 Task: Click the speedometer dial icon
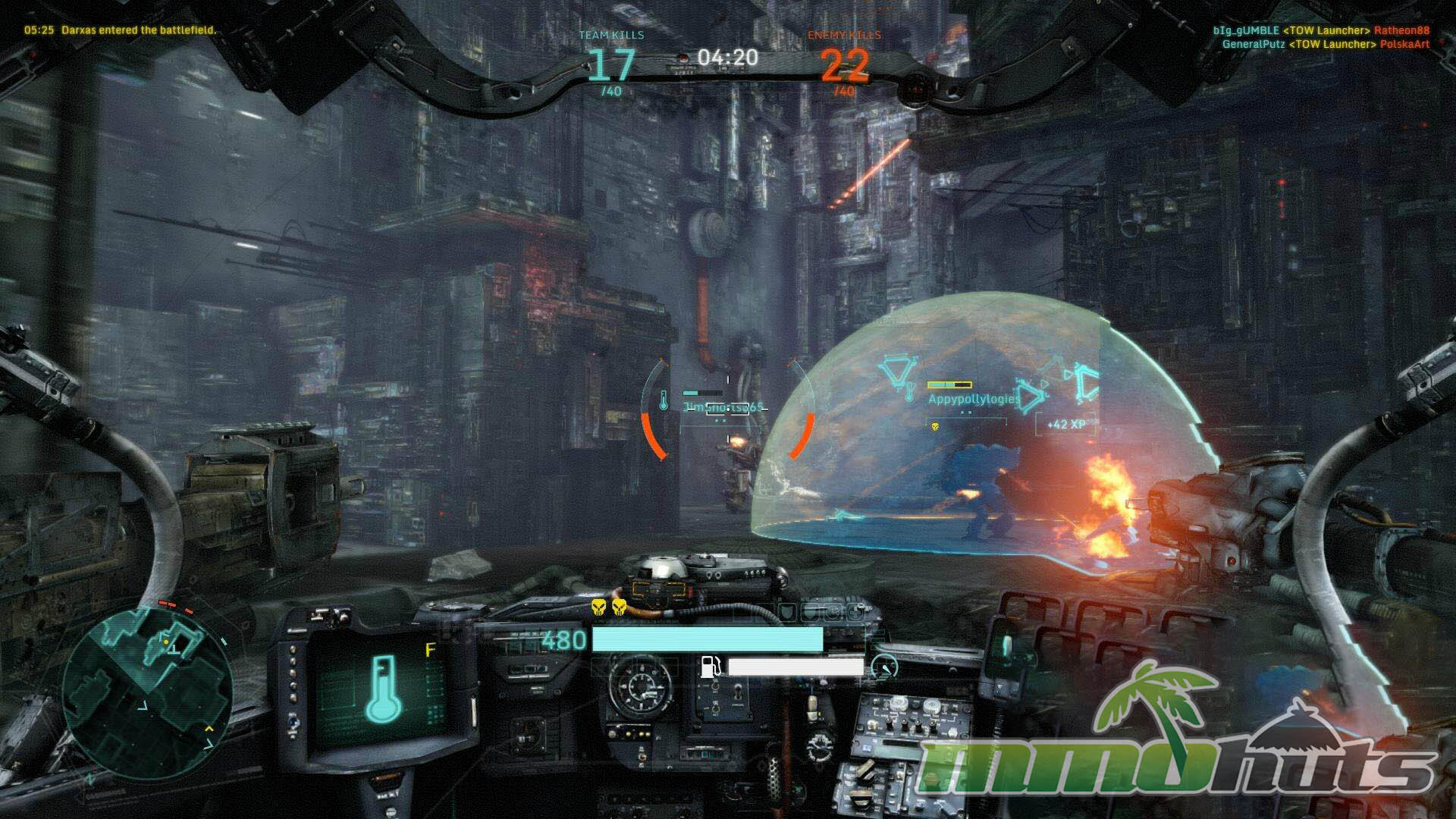point(883,667)
